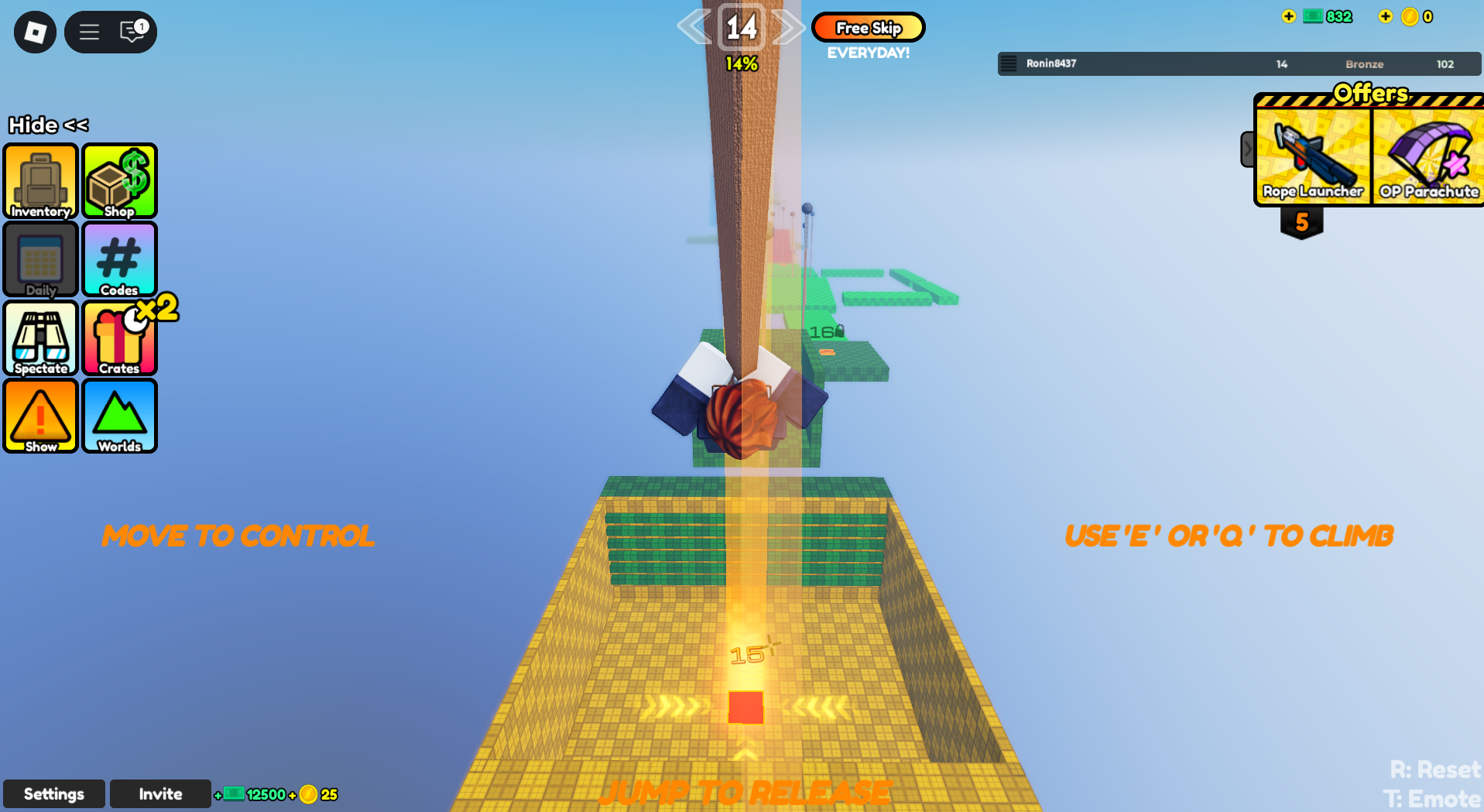Use the Free Skip button

pyautogui.click(x=868, y=28)
